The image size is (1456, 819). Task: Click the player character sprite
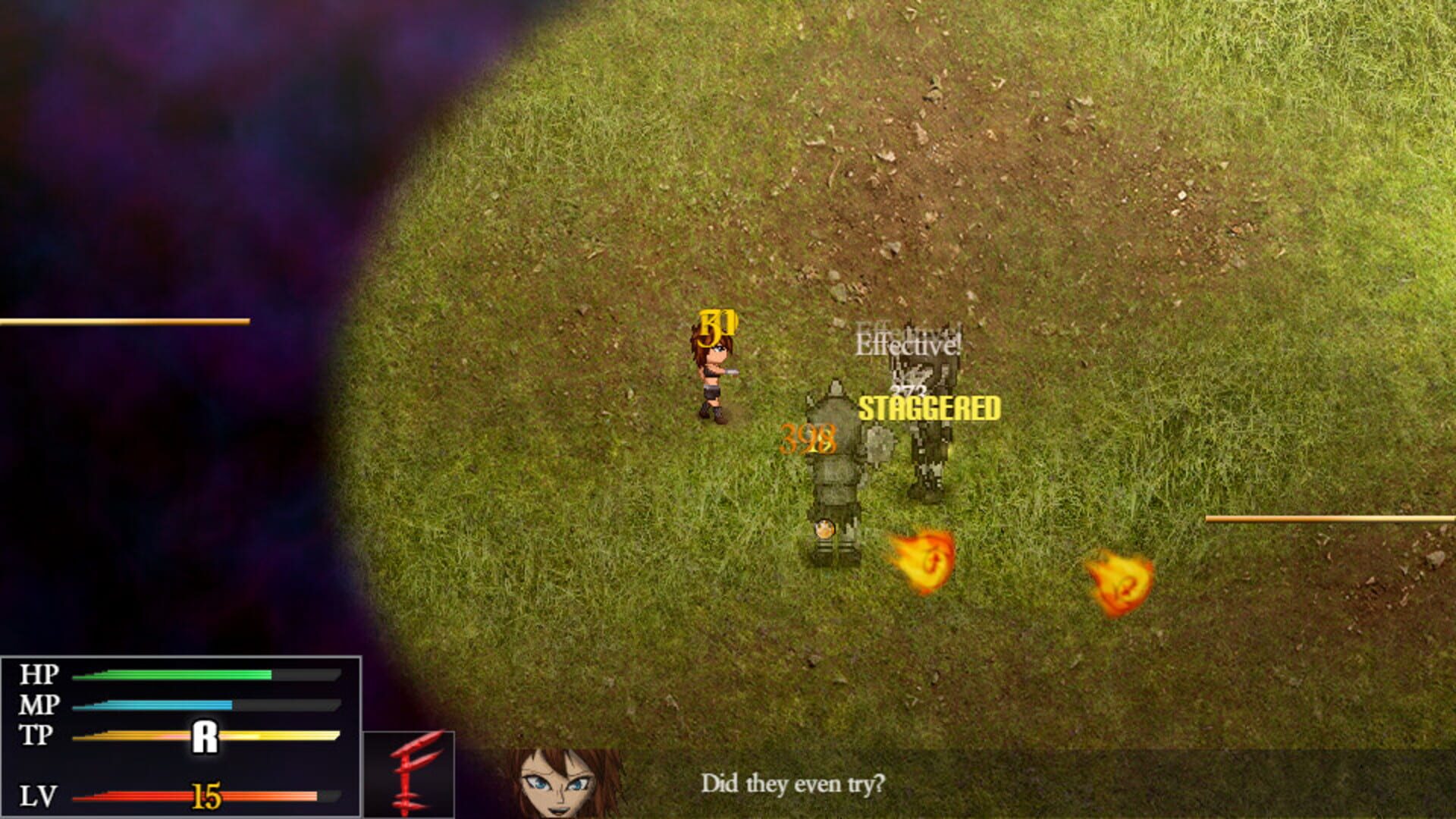pyautogui.click(x=713, y=379)
